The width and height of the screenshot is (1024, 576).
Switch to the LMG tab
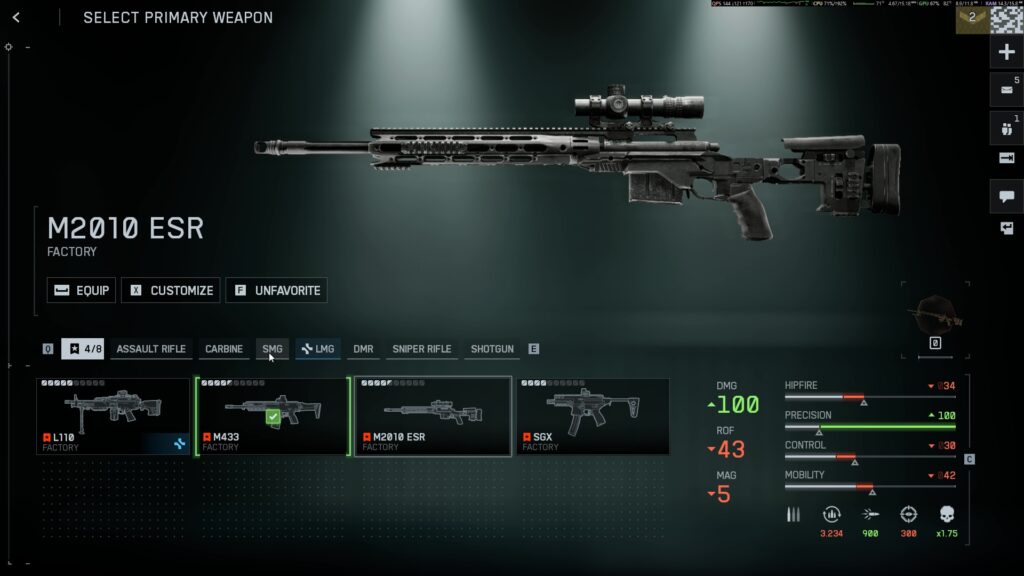click(x=318, y=349)
